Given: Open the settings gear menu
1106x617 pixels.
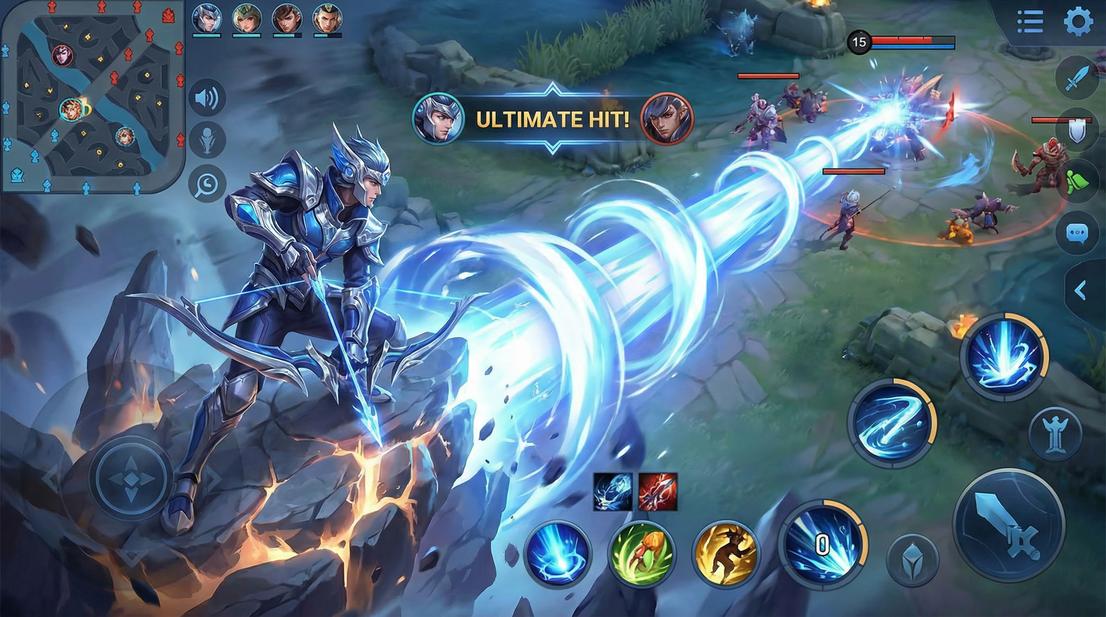Looking at the screenshot, I should [x=1077, y=21].
